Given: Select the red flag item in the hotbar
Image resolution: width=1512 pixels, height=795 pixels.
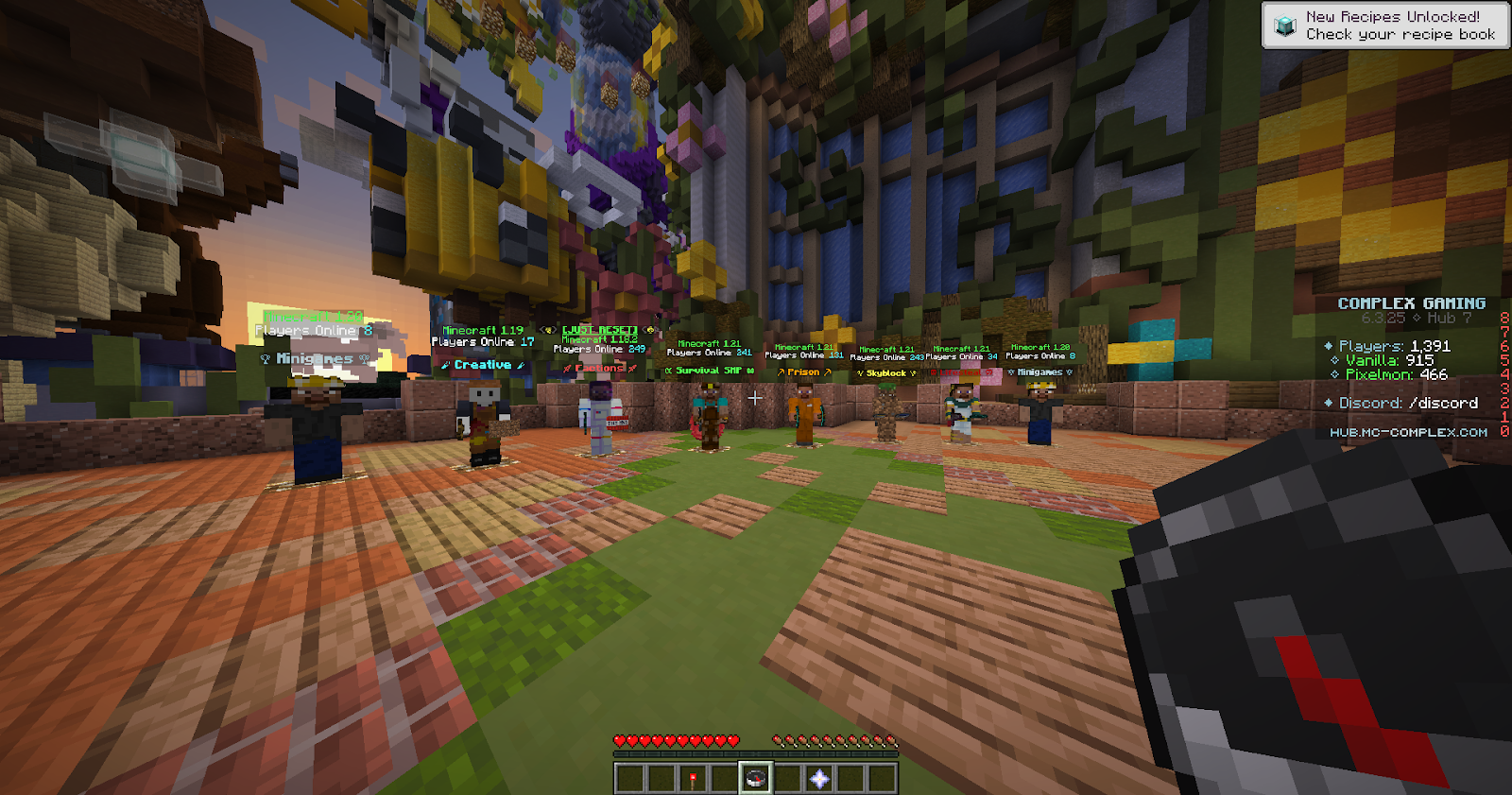Looking at the screenshot, I should tap(695, 780).
